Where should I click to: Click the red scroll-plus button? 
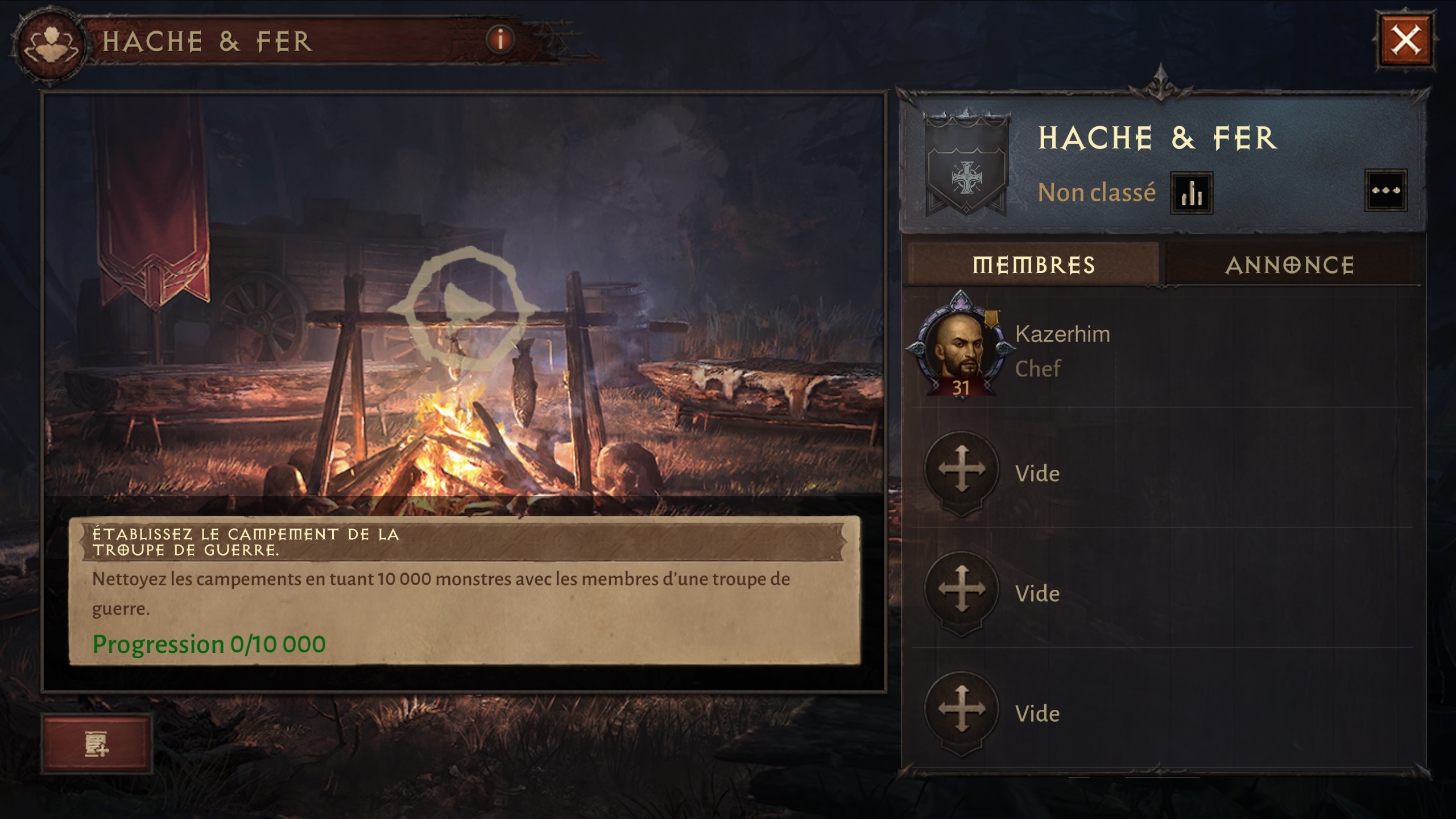(97, 744)
